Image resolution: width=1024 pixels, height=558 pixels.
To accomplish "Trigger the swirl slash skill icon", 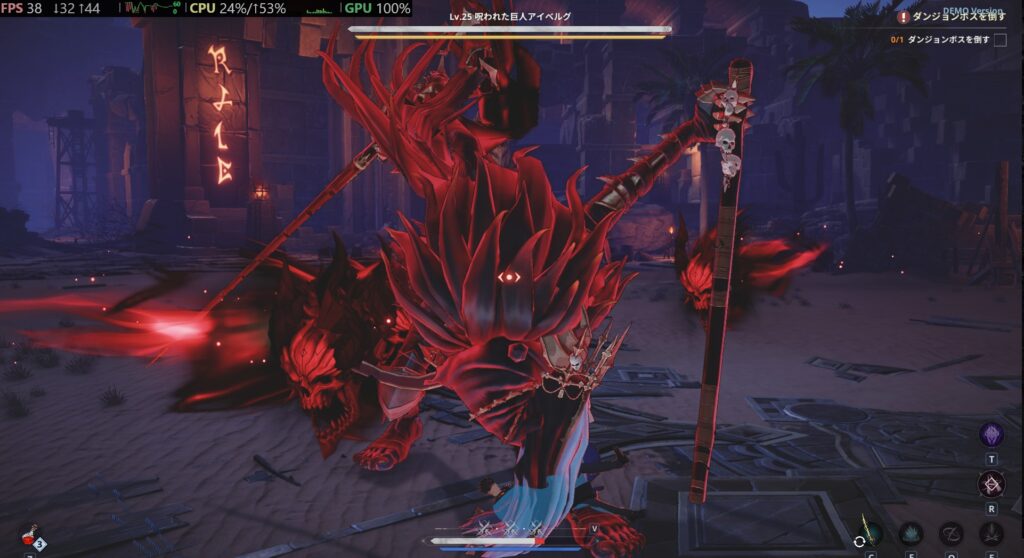I will tap(951, 534).
